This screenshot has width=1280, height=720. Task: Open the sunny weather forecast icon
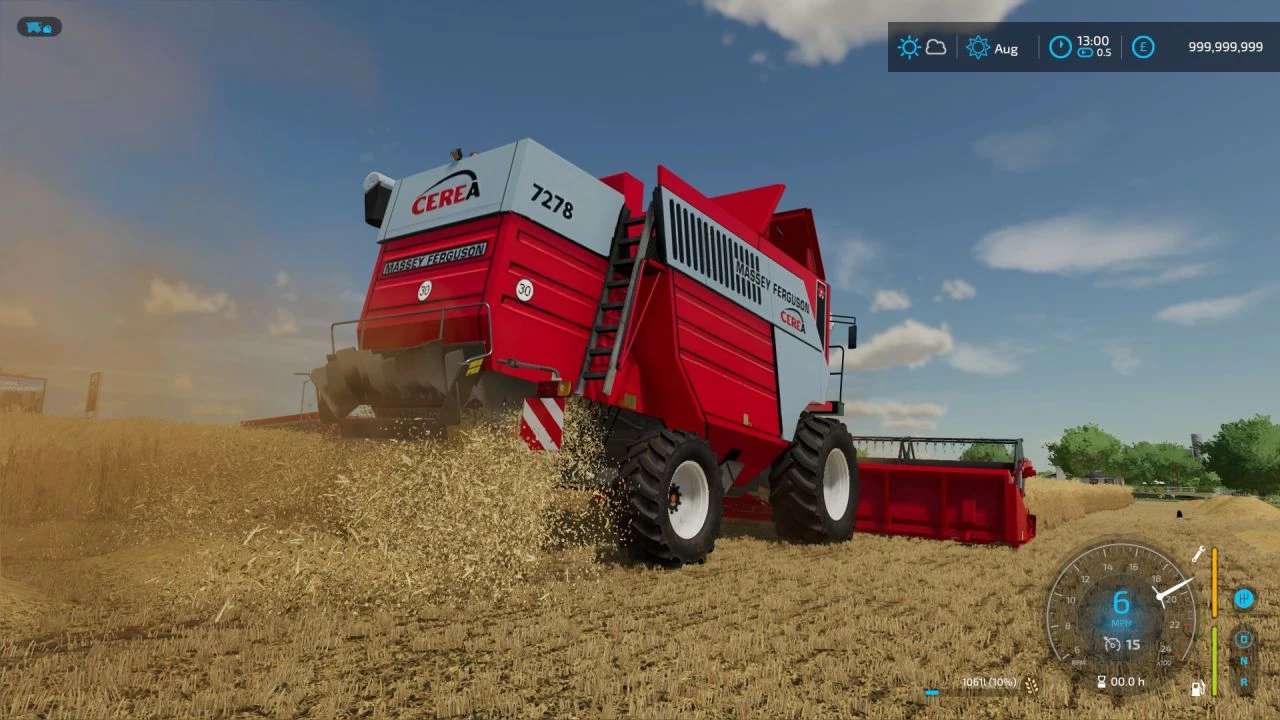pos(908,47)
